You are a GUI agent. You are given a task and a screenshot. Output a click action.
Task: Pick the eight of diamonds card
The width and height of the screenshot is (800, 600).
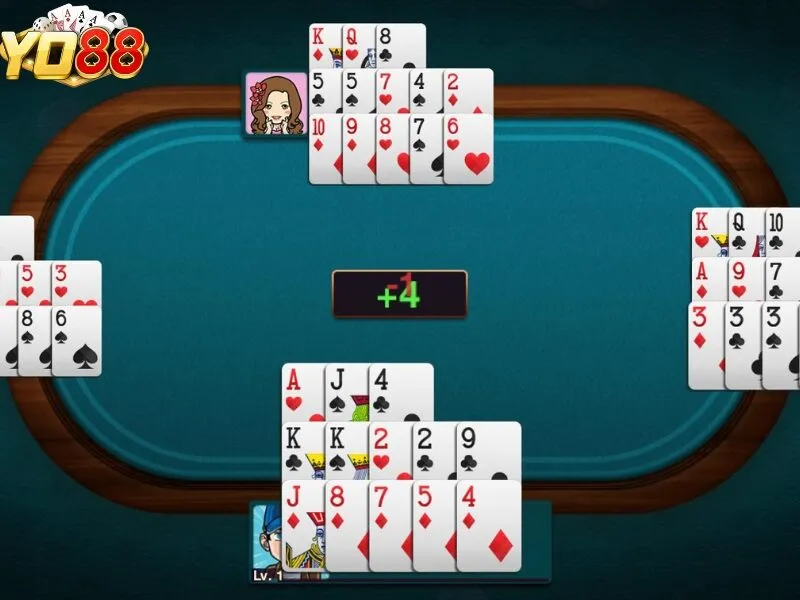(346, 525)
